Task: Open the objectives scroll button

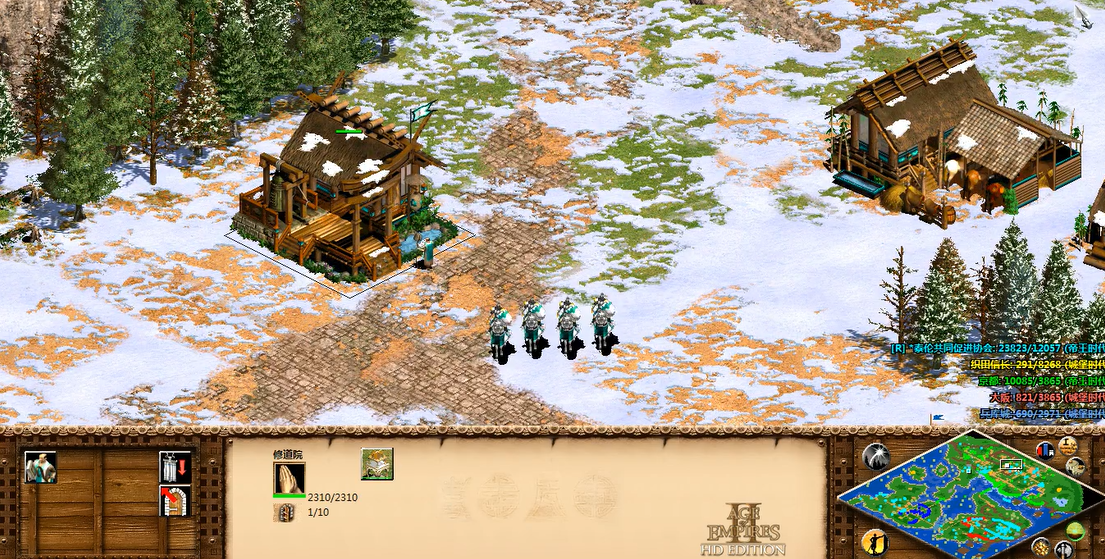Action: 1067,445
